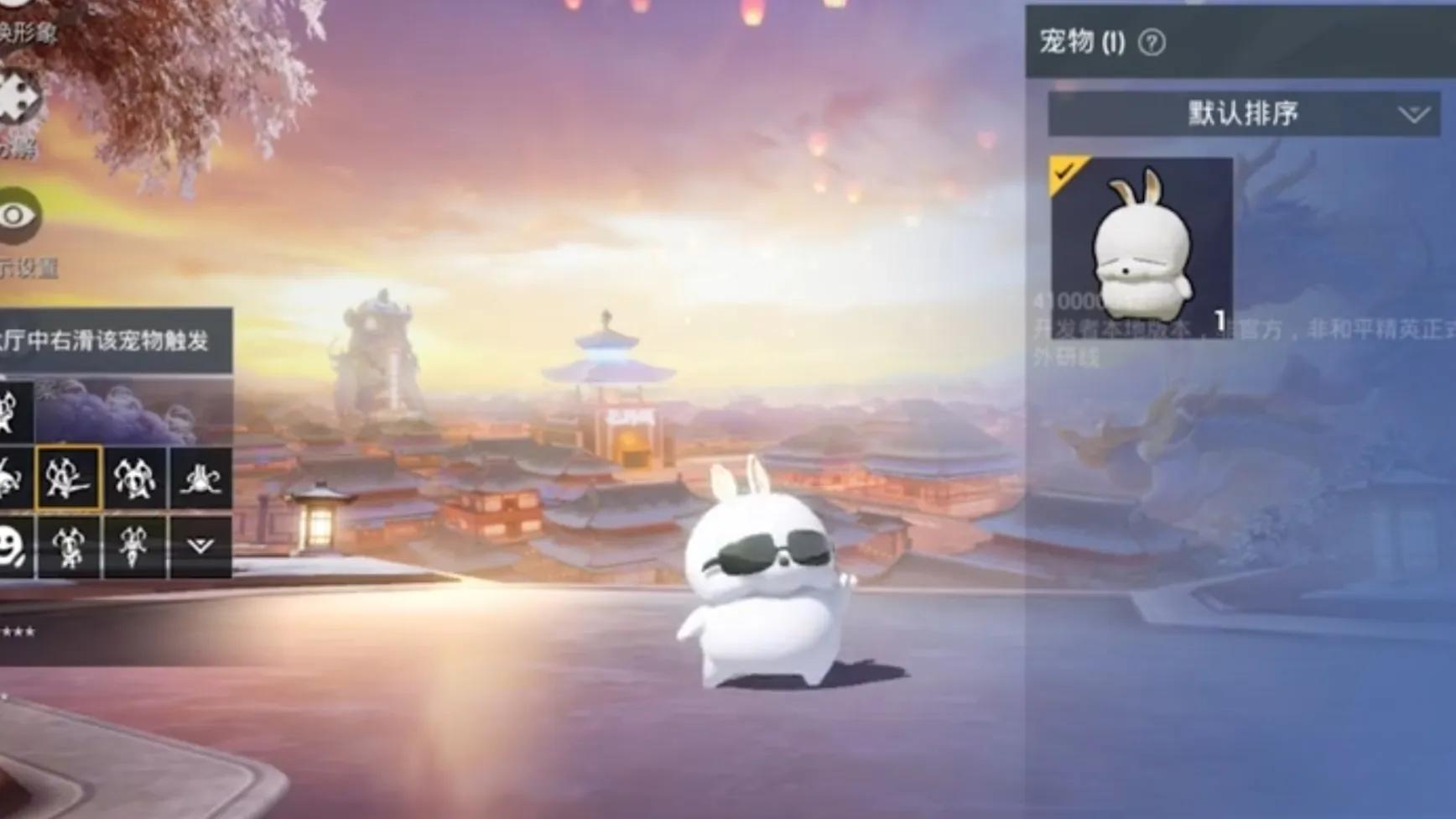Expand pet actions with the down chevron

coord(200,547)
